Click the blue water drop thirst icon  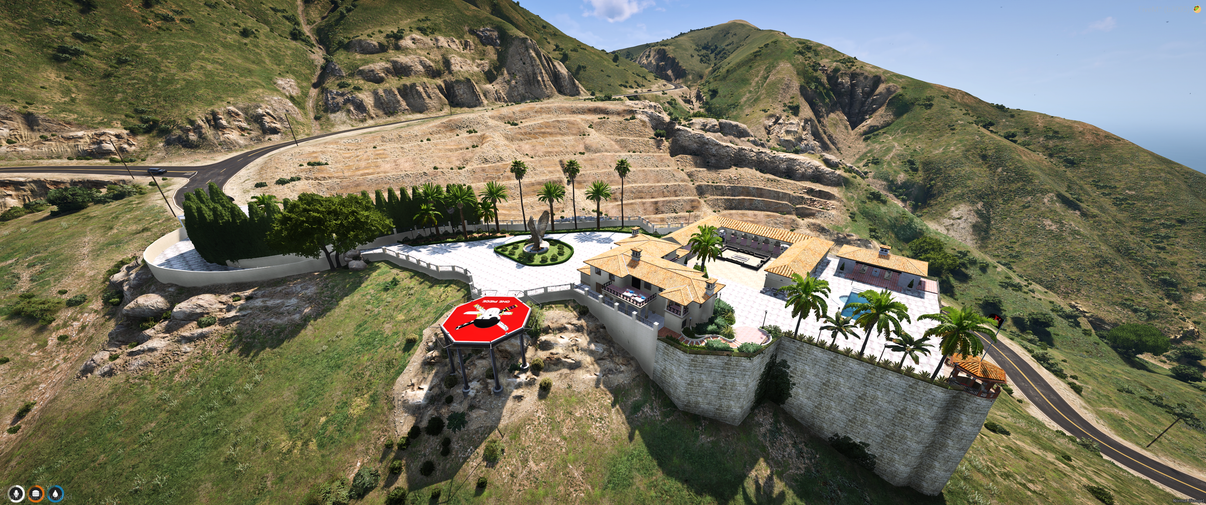(55, 493)
